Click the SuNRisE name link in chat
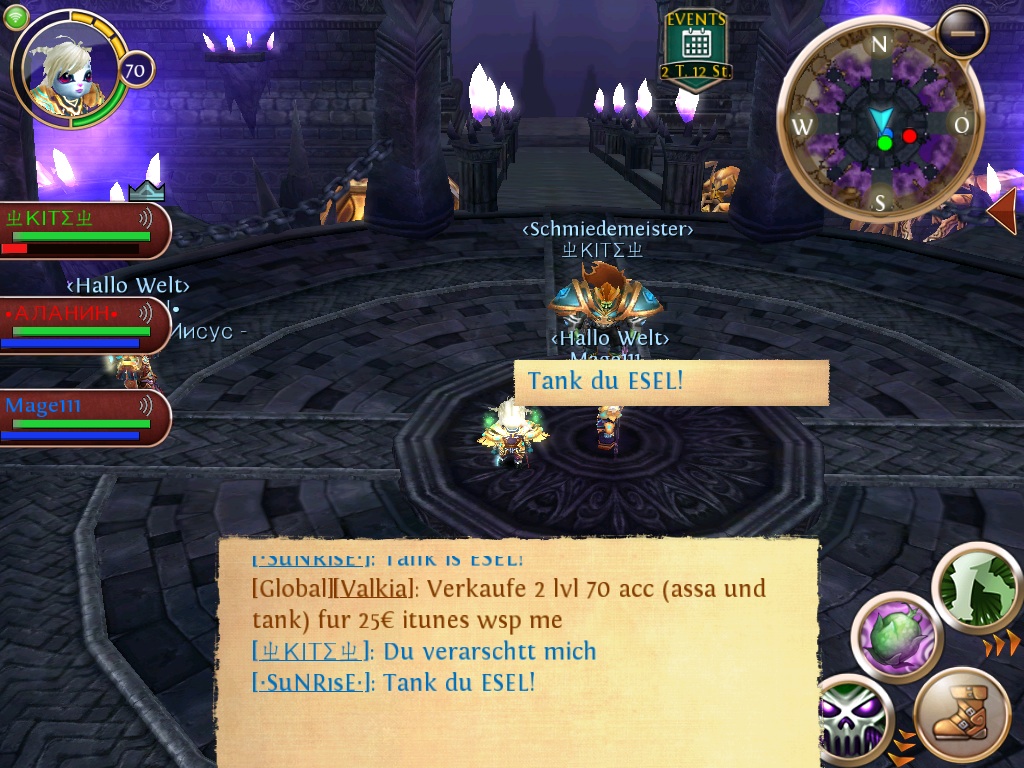The image size is (1024, 768). point(313,683)
